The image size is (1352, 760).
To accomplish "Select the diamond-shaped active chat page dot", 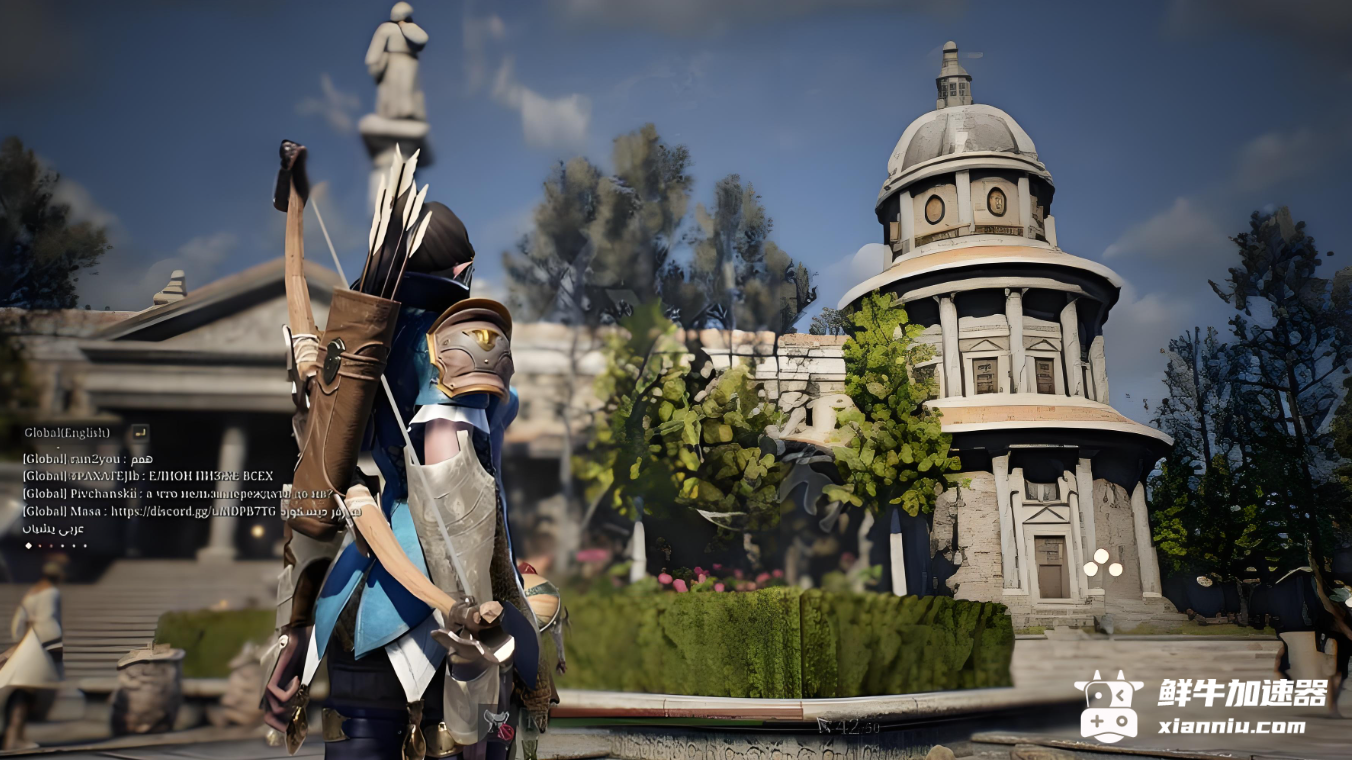I will click(x=28, y=545).
